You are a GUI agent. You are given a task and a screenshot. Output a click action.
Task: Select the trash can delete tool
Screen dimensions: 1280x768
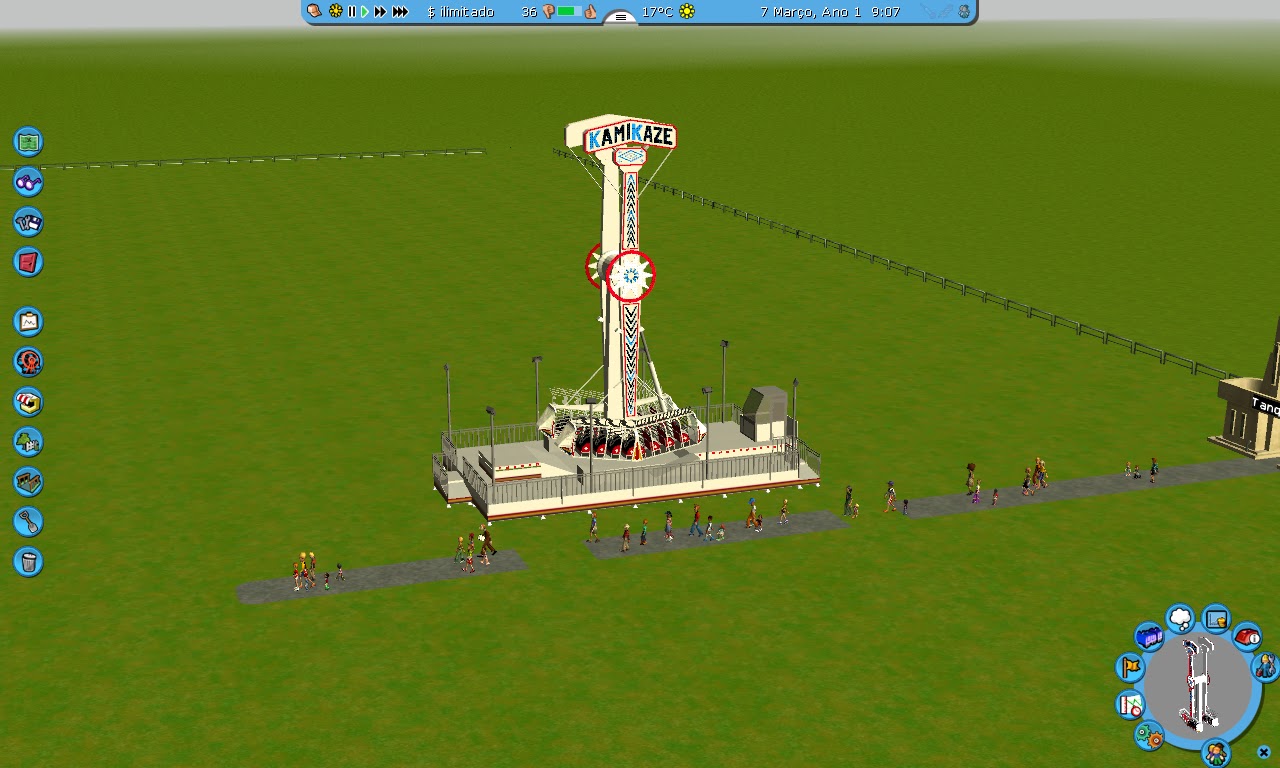point(28,562)
